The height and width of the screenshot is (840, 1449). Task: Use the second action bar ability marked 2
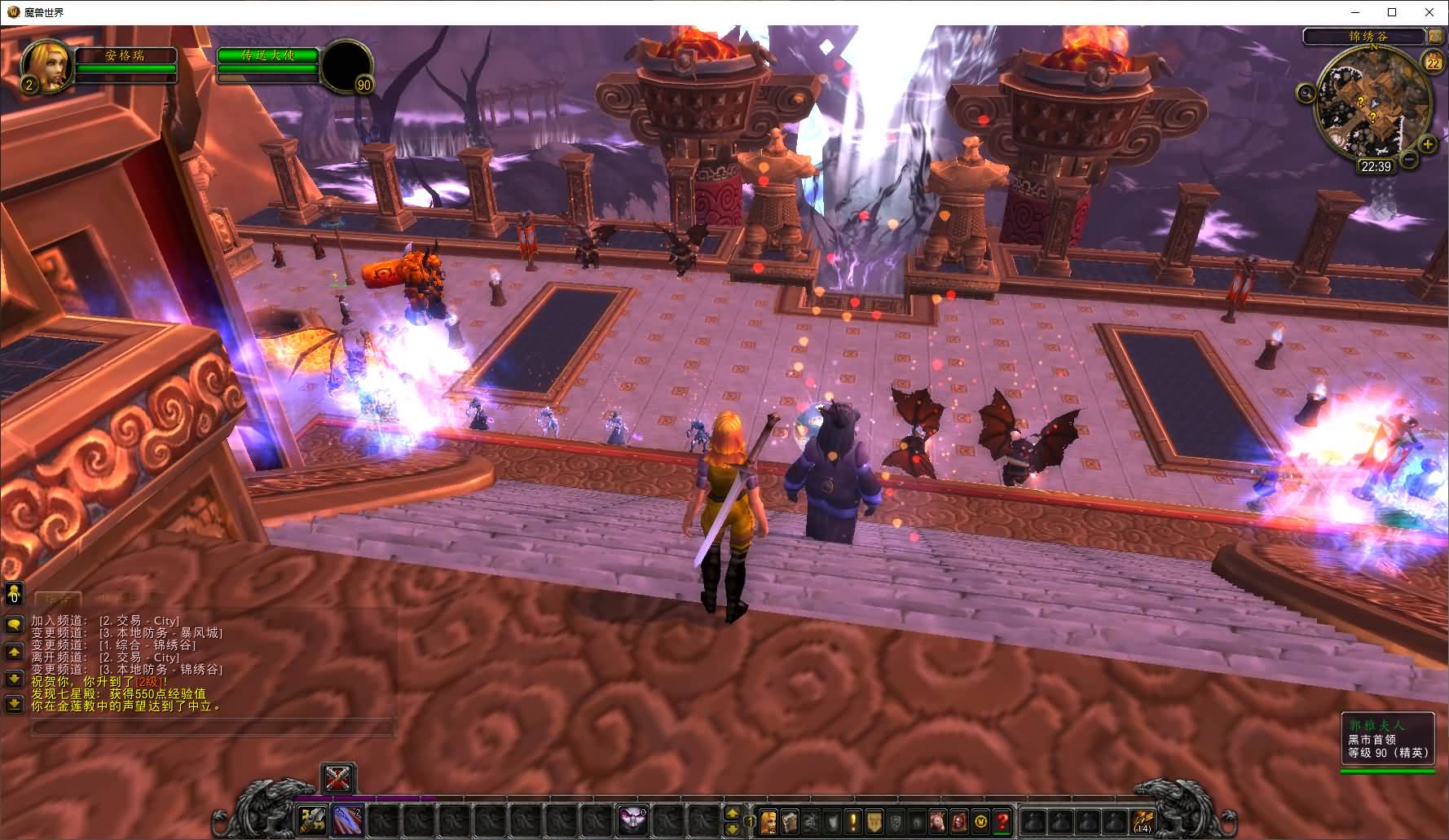pyautogui.click(x=348, y=820)
